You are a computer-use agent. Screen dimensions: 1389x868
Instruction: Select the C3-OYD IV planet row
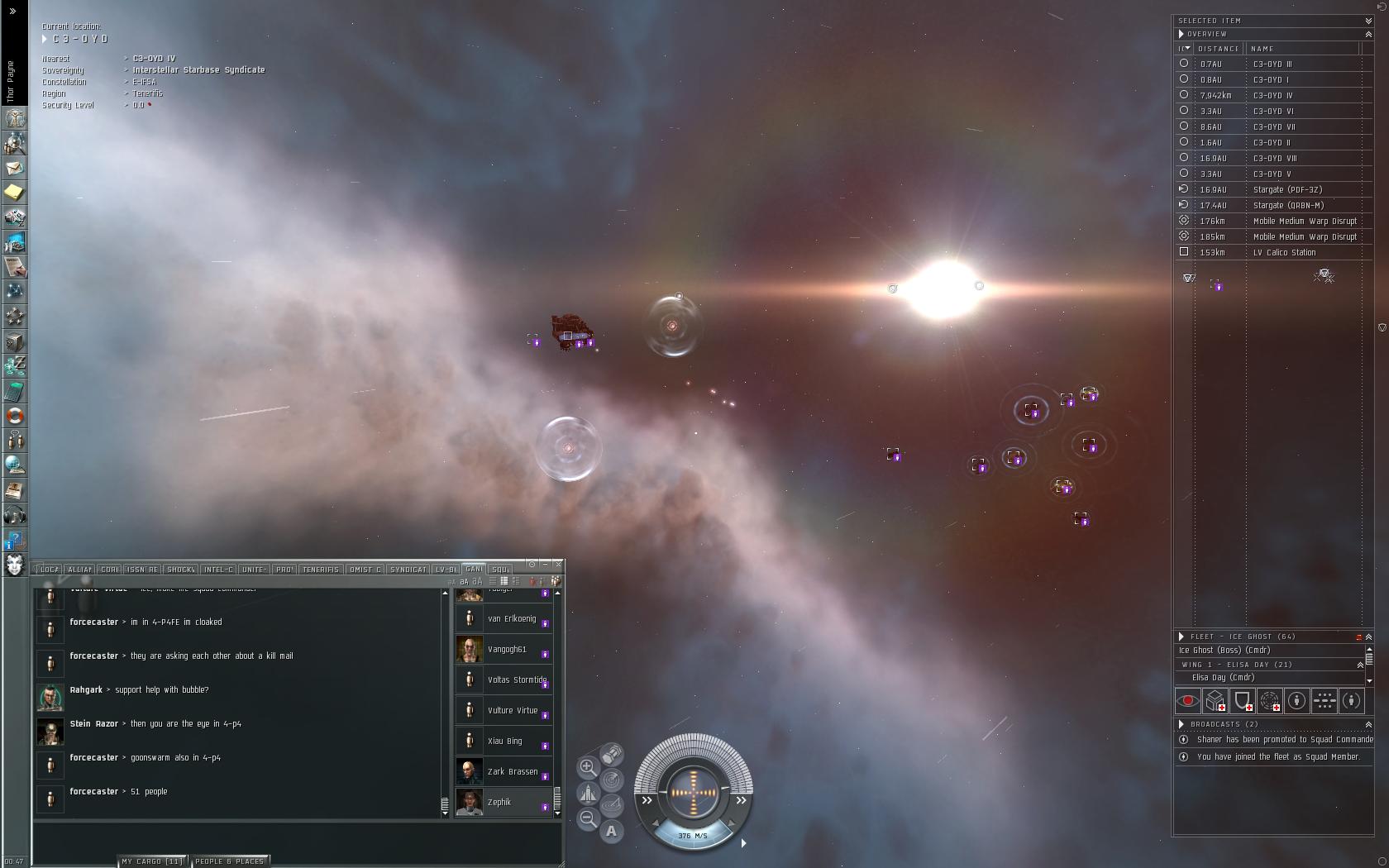coord(1272,96)
